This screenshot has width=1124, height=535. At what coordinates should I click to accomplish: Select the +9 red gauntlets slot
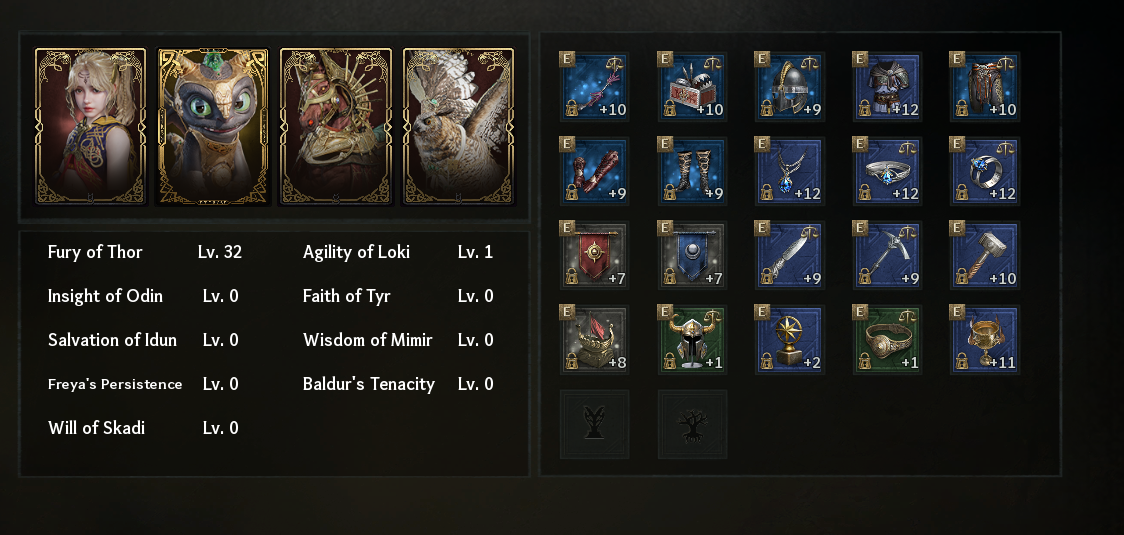(x=594, y=171)
